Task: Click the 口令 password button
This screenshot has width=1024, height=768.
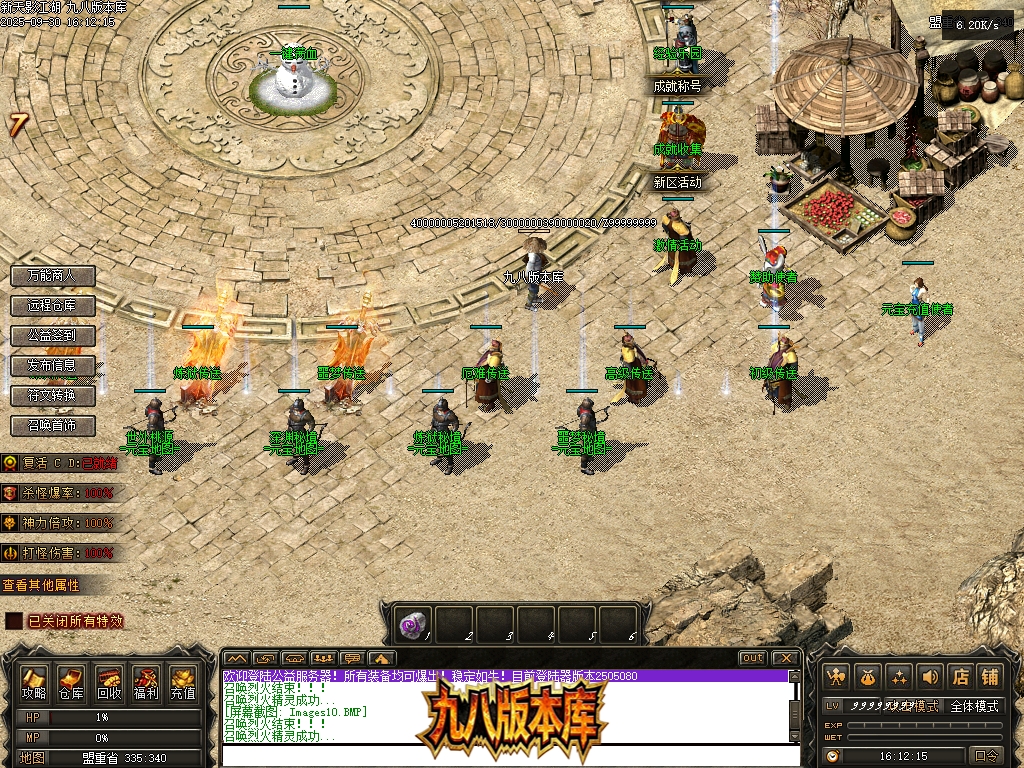Action: tap(986, 756)
